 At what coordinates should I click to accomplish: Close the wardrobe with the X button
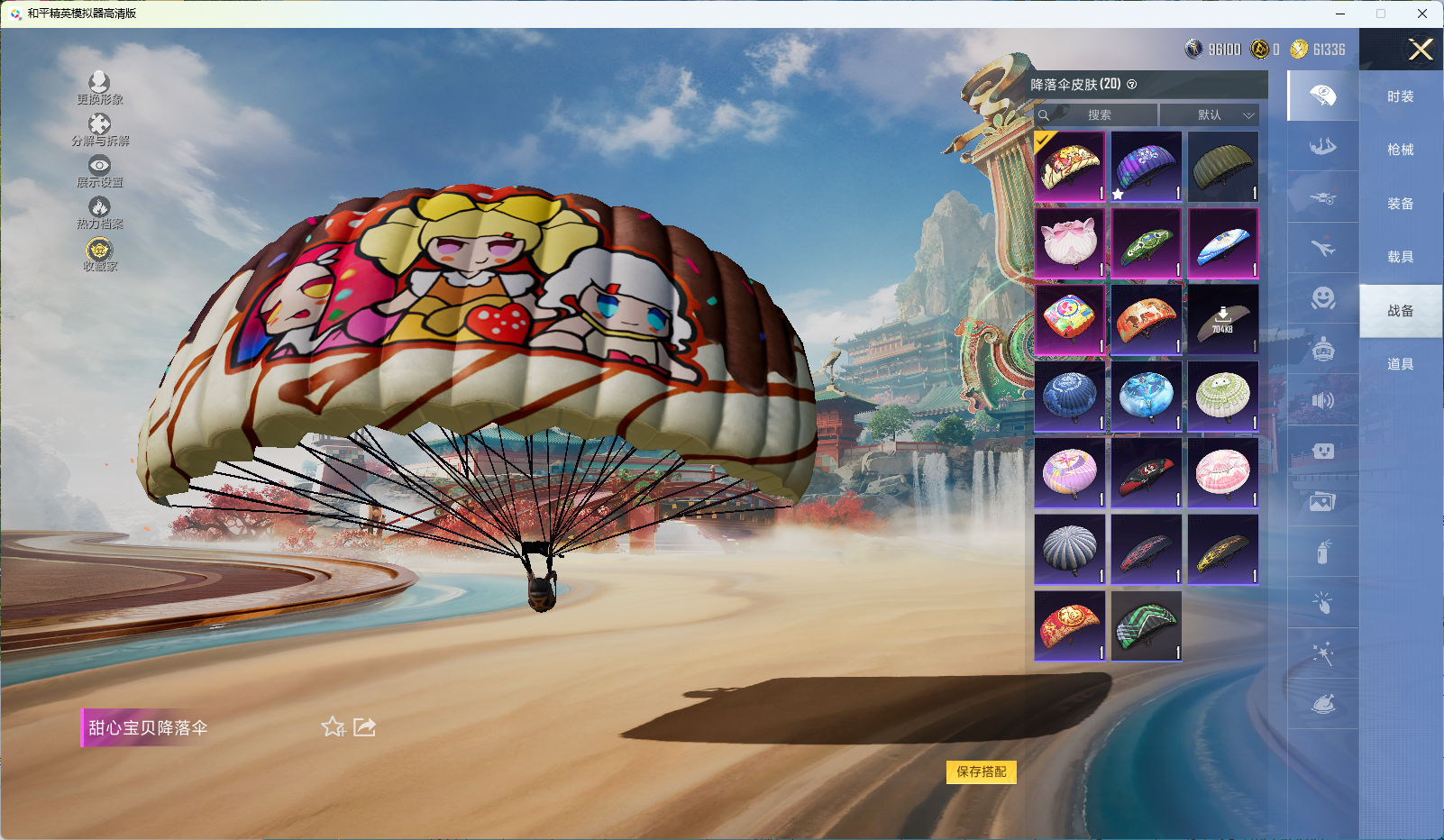click(x=1421, y=50)
